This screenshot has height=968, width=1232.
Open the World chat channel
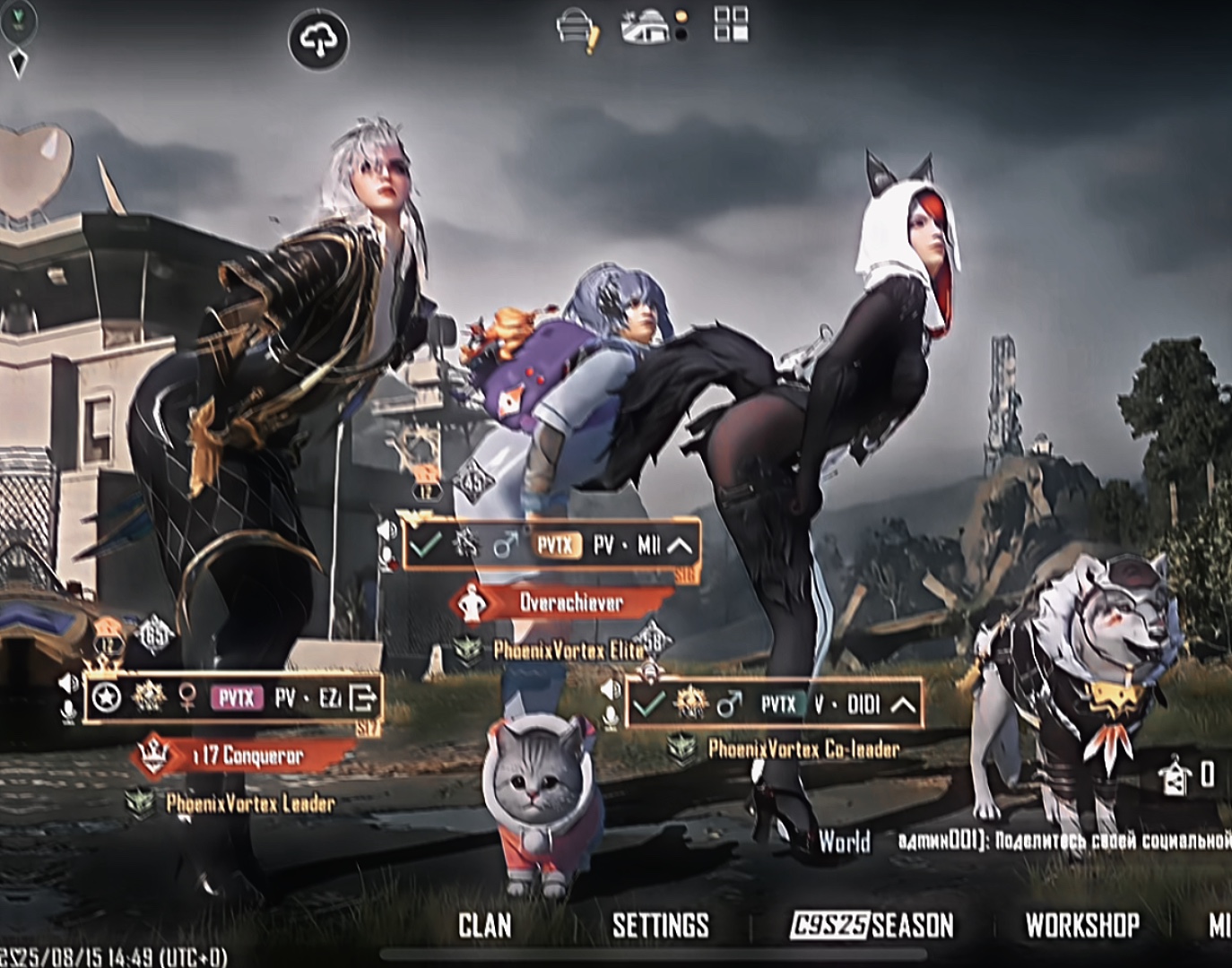tap(844, 842)
